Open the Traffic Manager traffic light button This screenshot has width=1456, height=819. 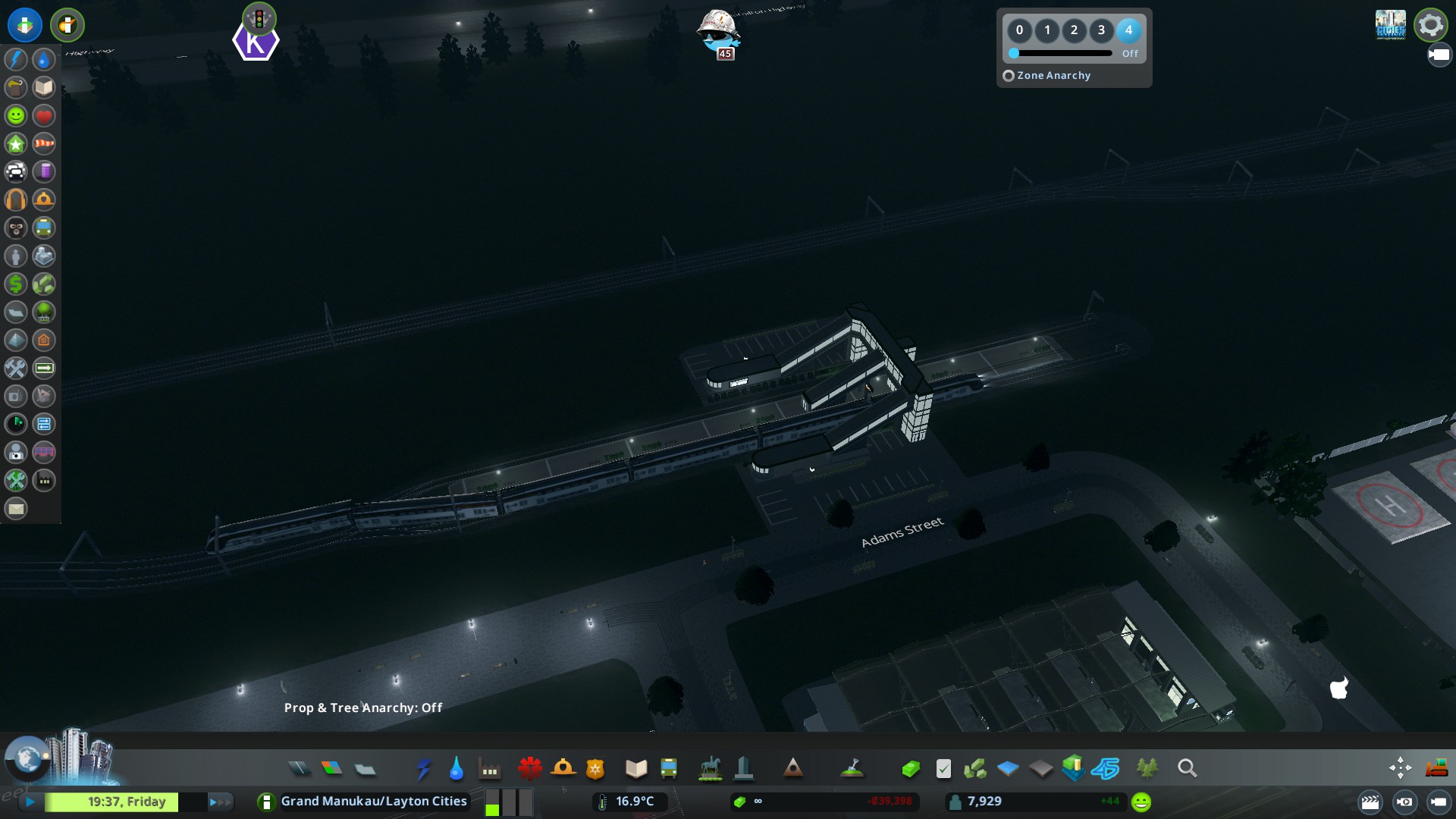[259, 18]
